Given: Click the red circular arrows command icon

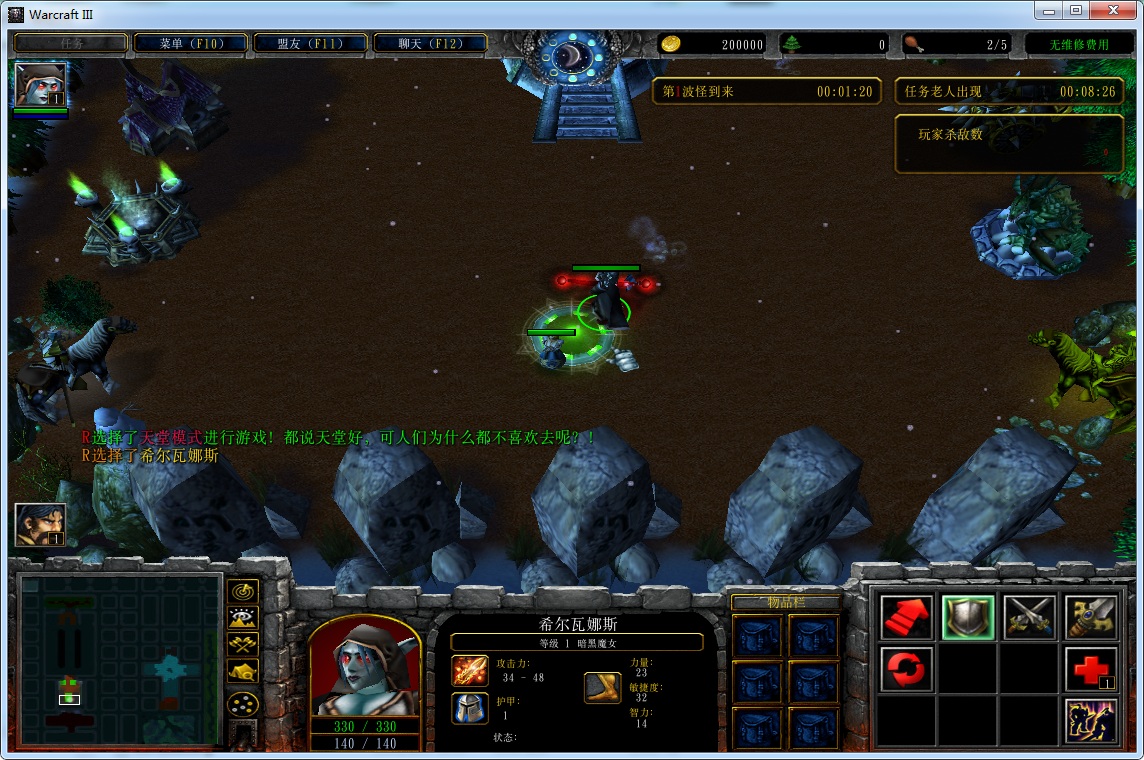Looking at the screenshot, I should [x=907, y=669].
